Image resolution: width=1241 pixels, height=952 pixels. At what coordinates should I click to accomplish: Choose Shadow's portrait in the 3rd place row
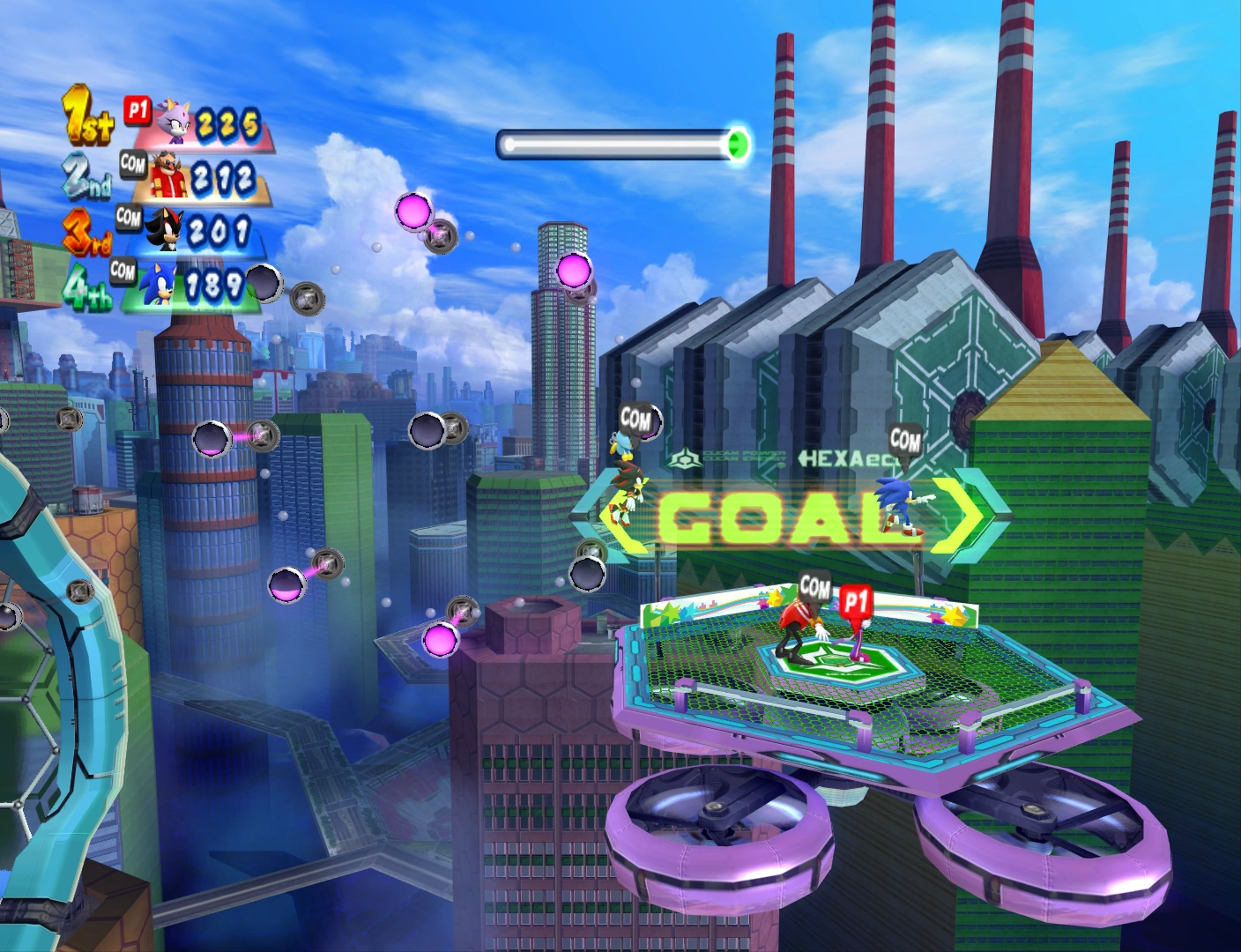(163, 229)
